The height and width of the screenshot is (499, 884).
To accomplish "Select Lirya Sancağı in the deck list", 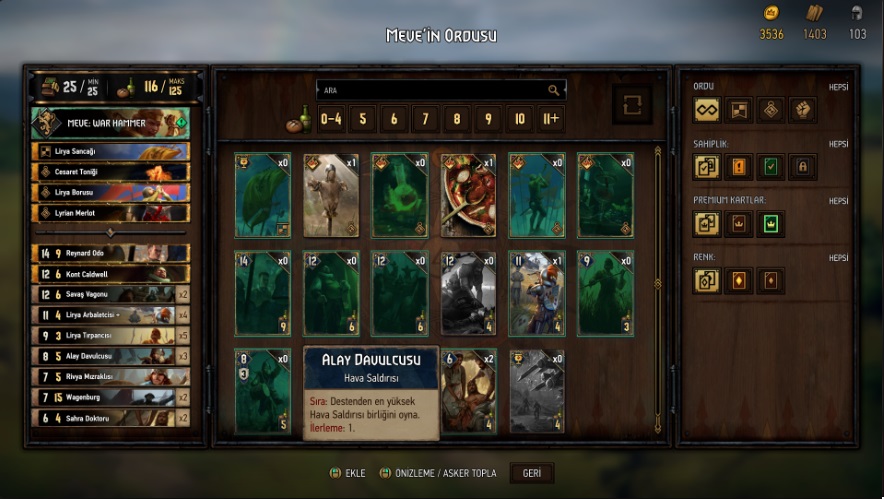I will coord(110,151).
